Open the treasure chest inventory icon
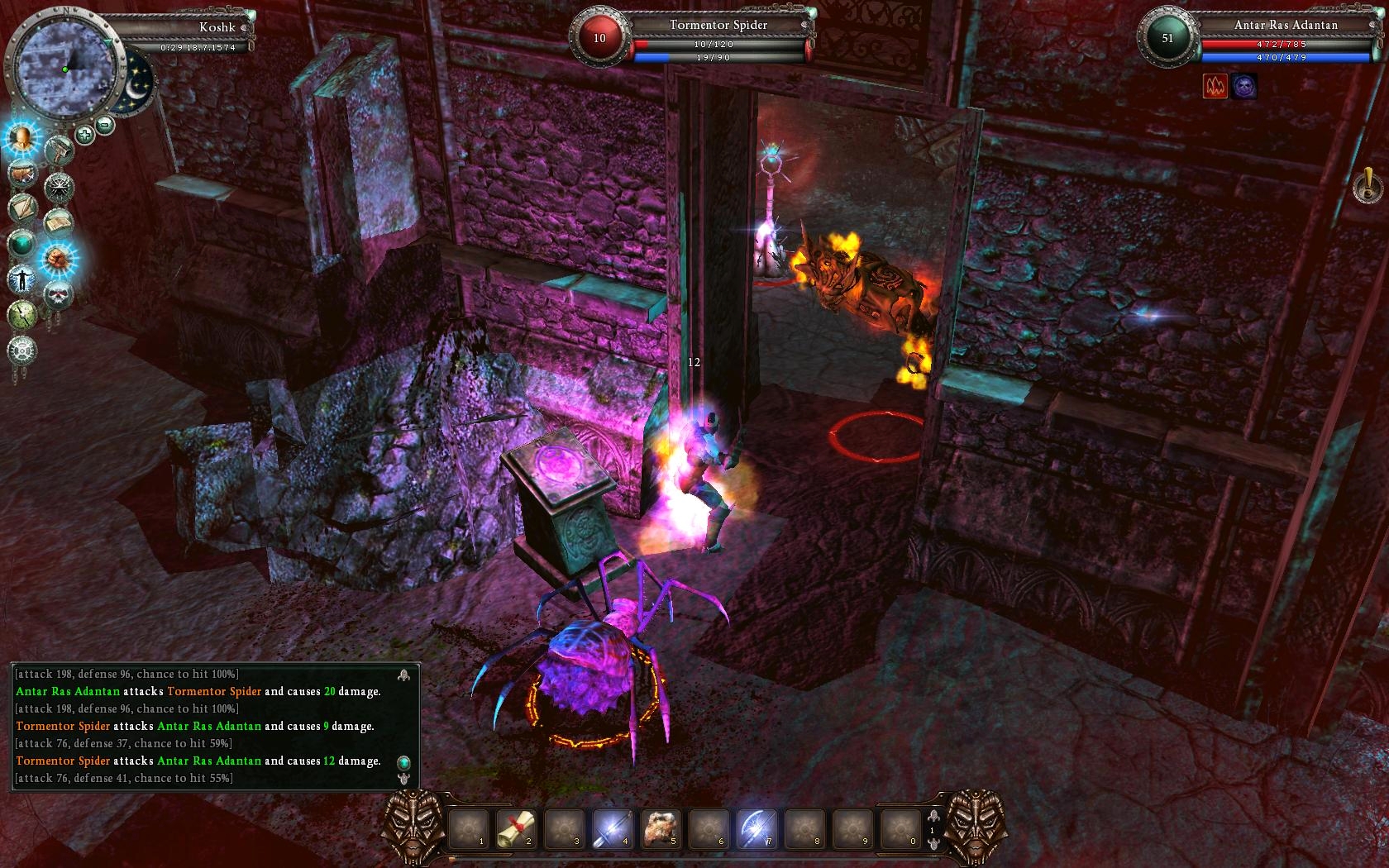This screenshot has height=868, width=1389. (23, 174)
